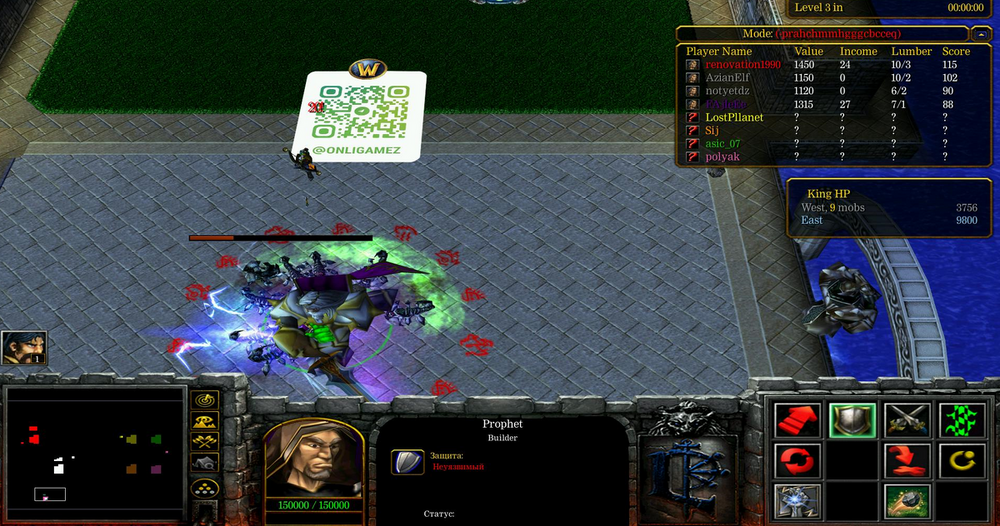Click the QR code overlay on stream

point(361,111)
